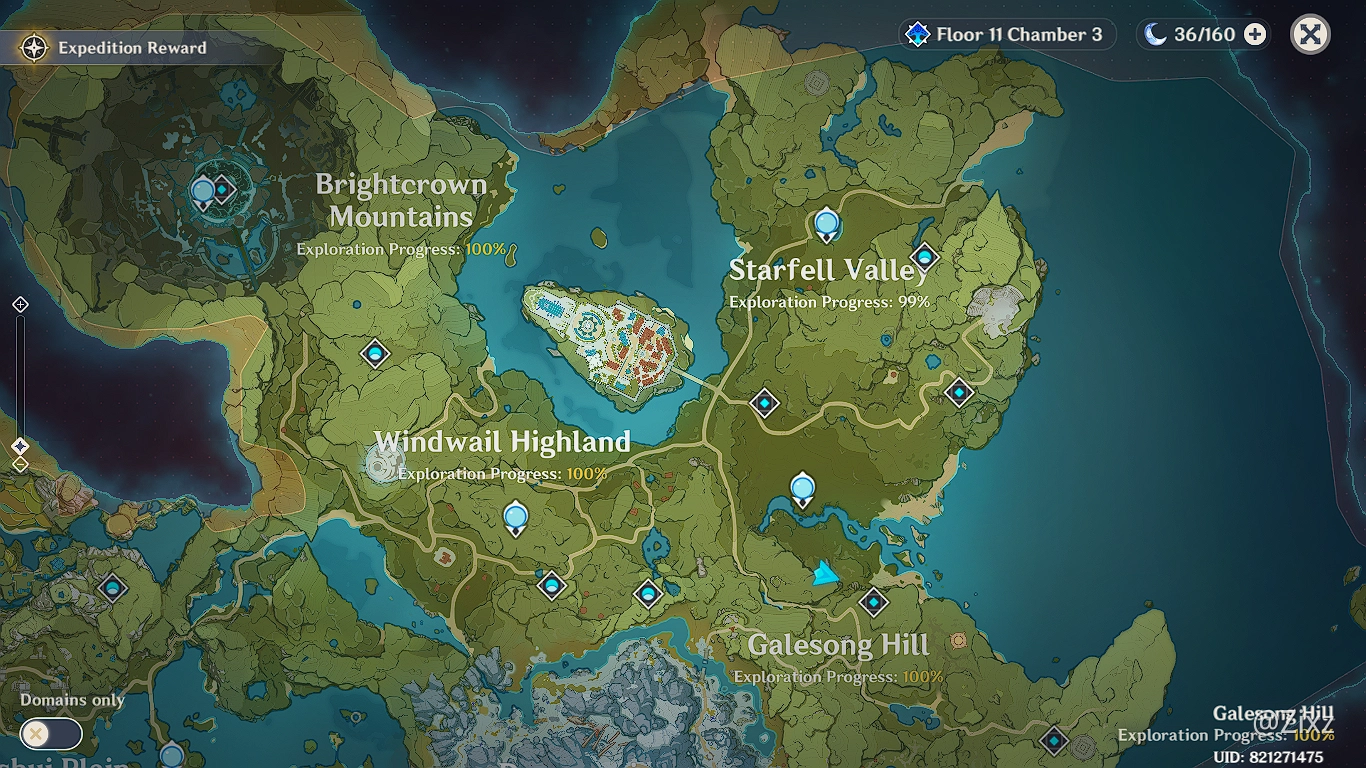Choose the teleport waypoint touching the Starfell Valley label
The height and width of the screenshot is (768, 1366).
[925, 257]
